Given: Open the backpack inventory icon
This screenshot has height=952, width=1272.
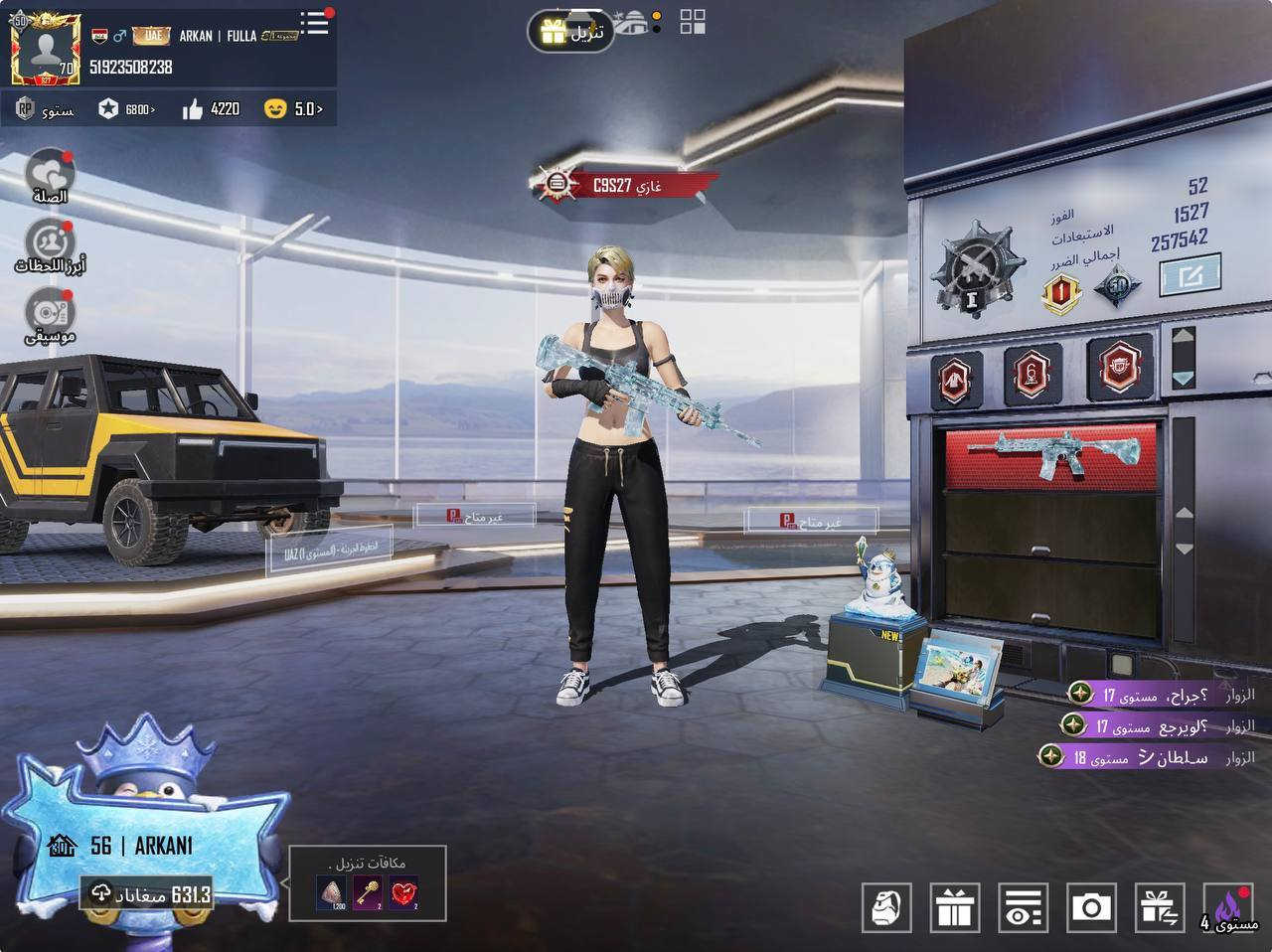Looking at the screenshot, I should tap(885, 906).
